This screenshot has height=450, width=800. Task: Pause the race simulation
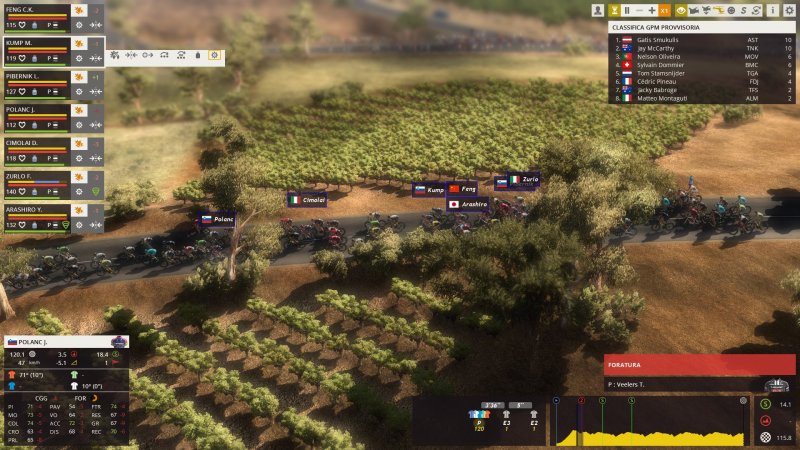(627, 10)
